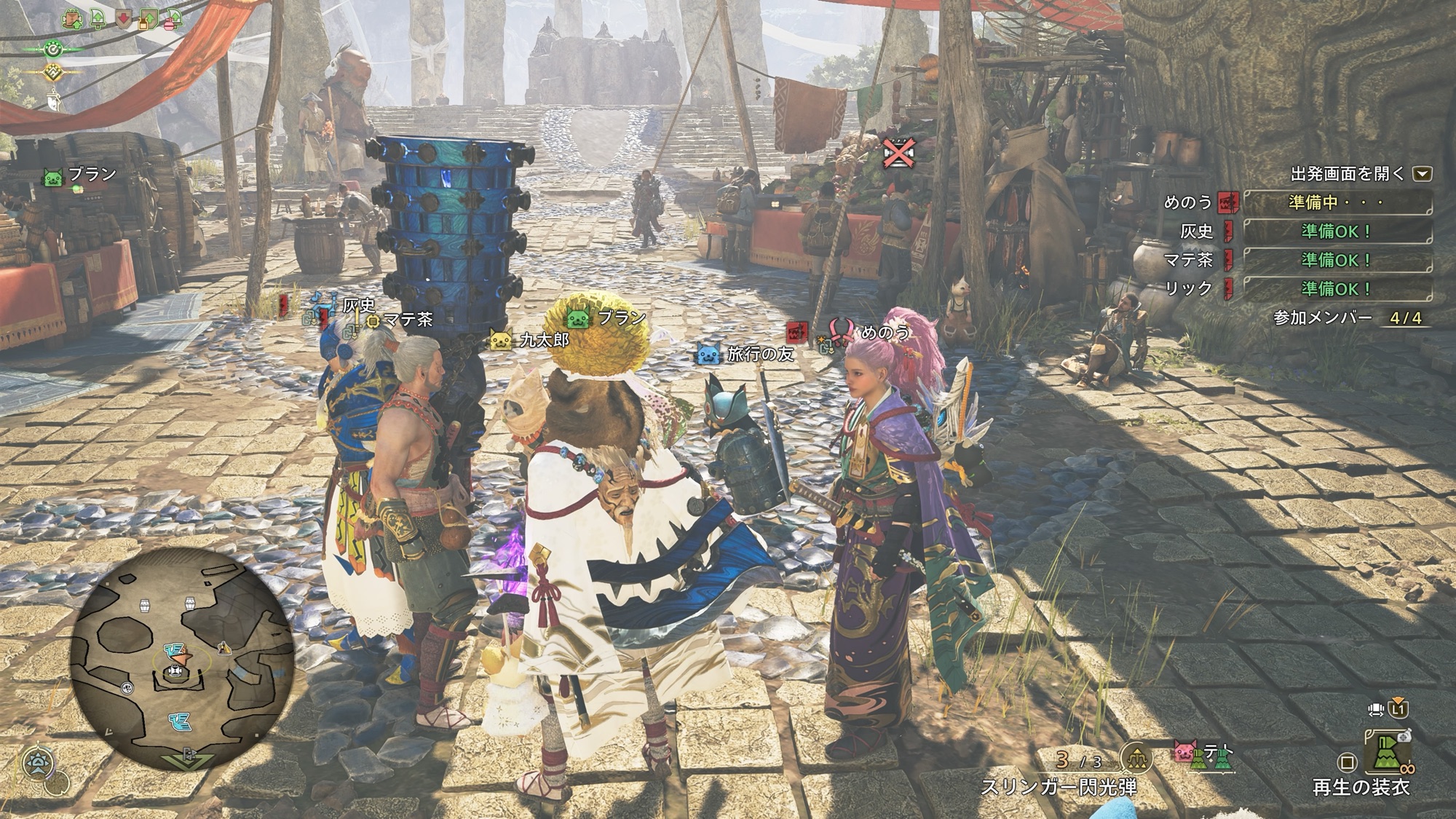The image size is (1456, 819).
Task: Click the compass icon below the minimap
Action: (36, 763)
